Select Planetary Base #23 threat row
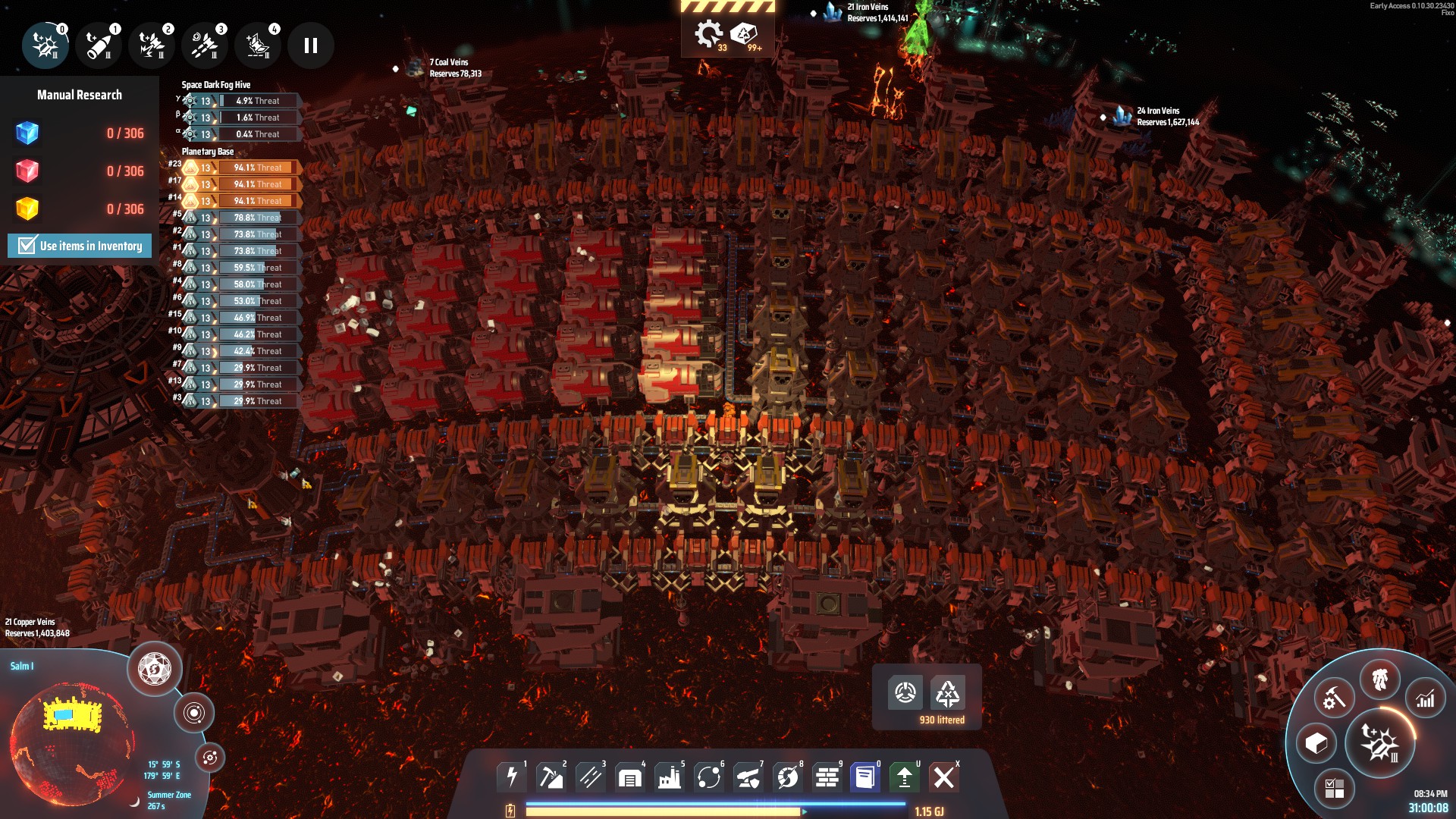The height and width of the screenshot is (819, 1456). tap(243, 168)
